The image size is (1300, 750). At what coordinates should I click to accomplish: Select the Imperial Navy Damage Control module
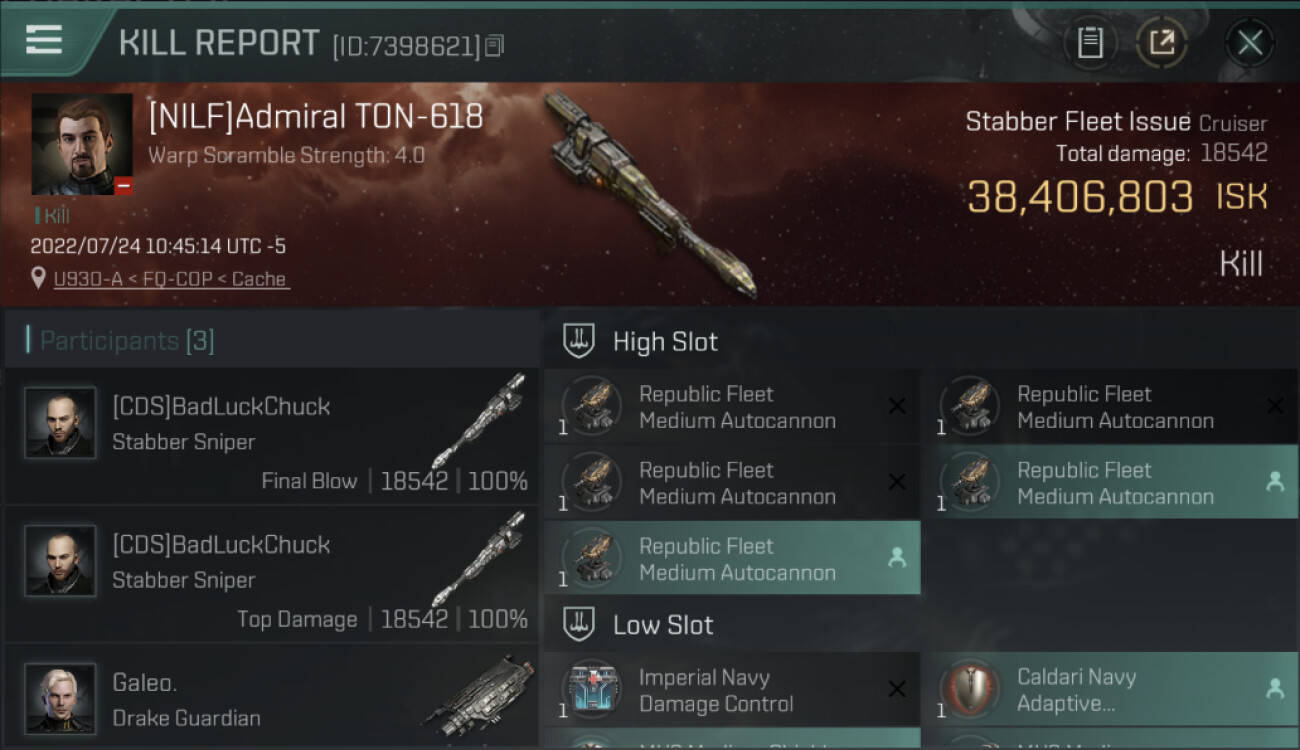point(732,690)
